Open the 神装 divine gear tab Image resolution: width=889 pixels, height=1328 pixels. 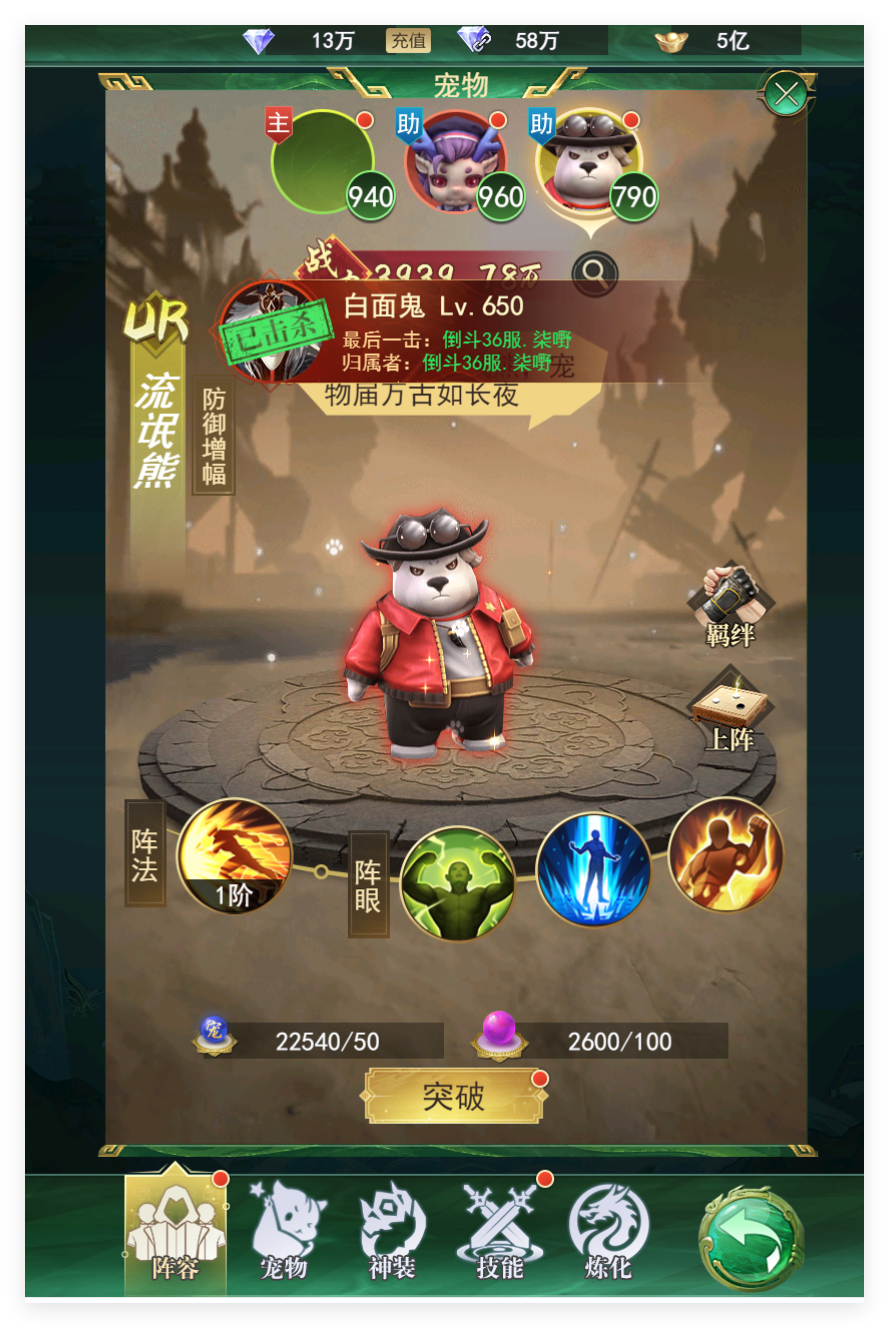tap(392, 1232)
